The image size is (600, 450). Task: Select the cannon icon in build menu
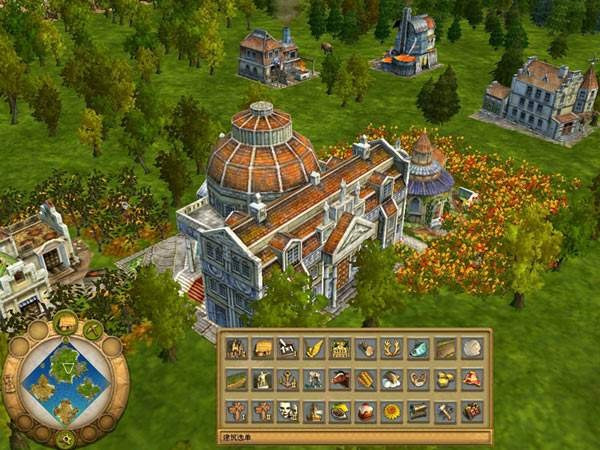pos(419,411)
